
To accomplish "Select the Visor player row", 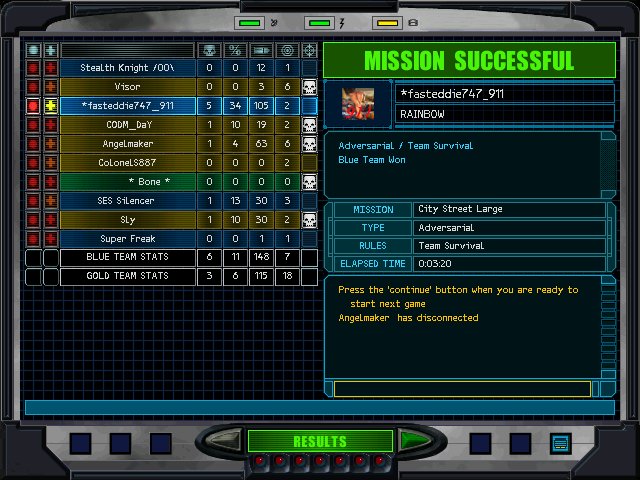I will tap(127, 87).
